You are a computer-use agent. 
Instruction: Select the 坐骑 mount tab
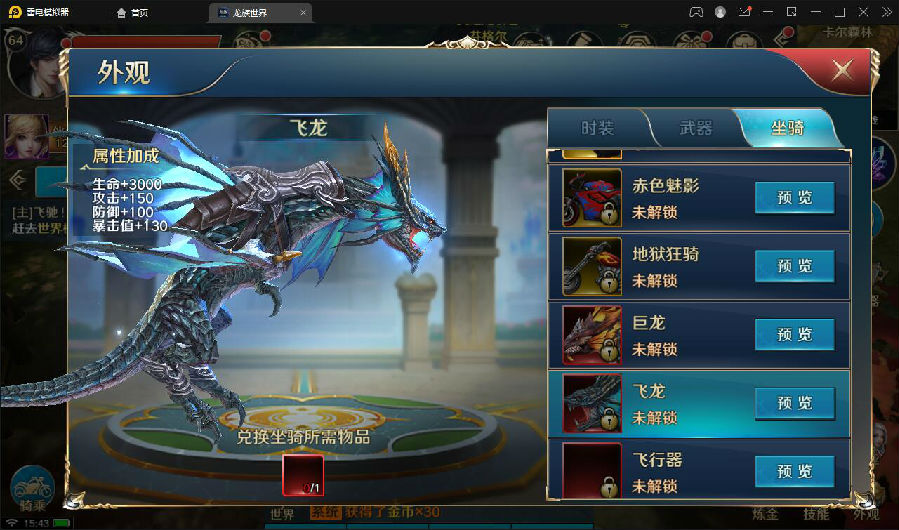tap(786, 128)
